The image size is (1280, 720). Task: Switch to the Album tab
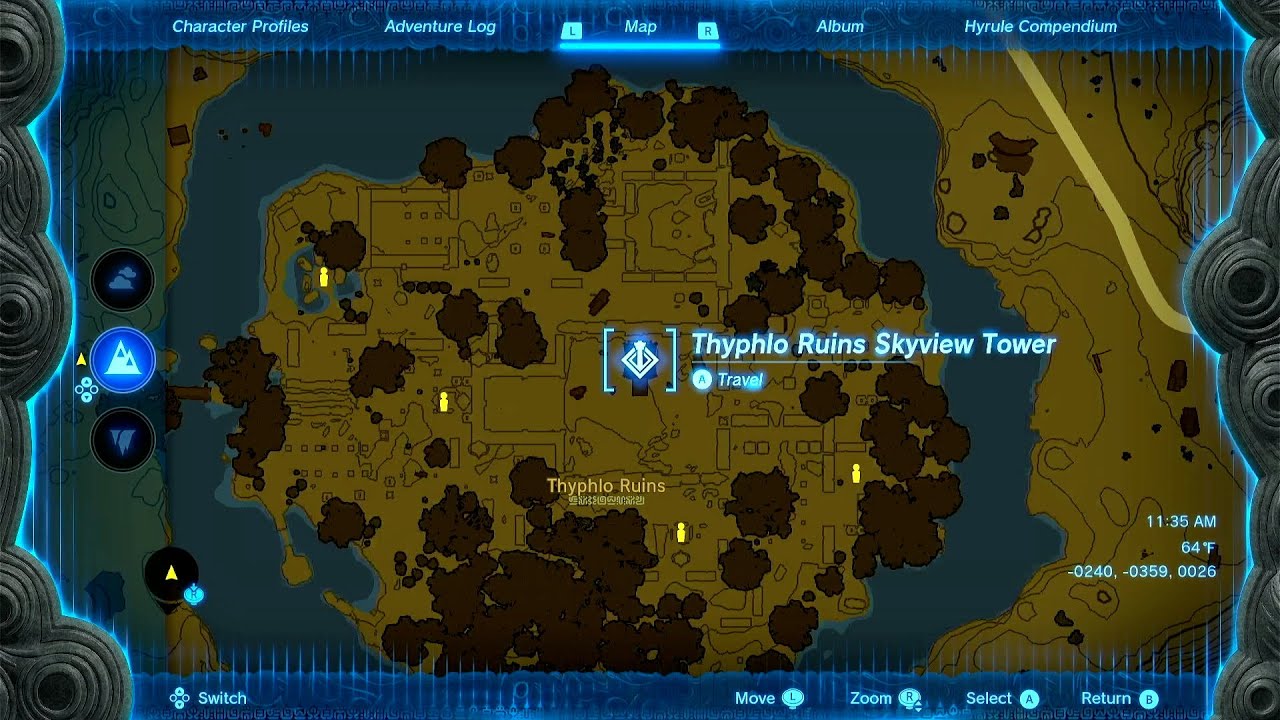coord(840,27)
